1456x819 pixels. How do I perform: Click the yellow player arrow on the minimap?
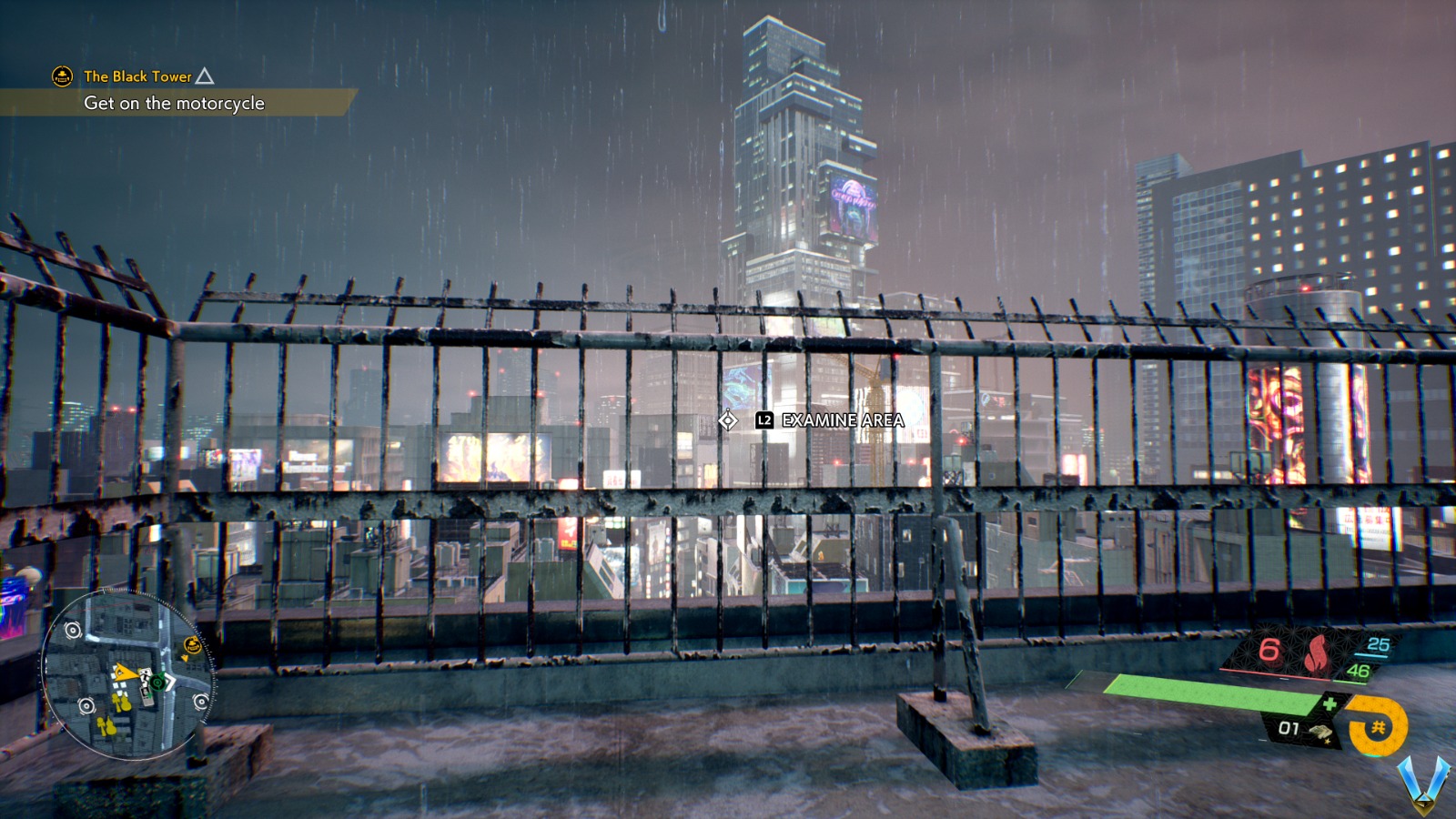126,672
